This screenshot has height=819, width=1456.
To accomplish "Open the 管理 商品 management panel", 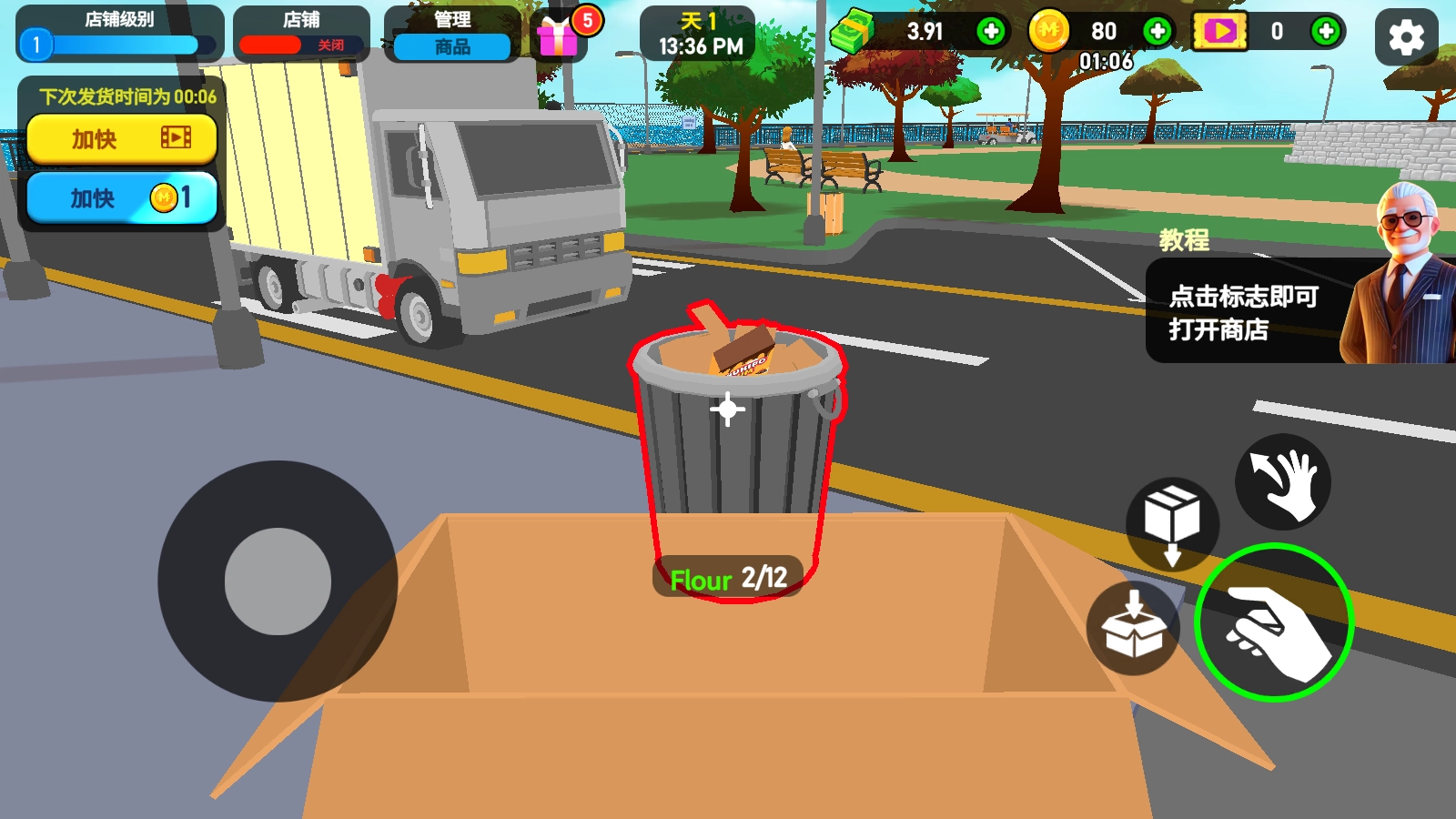I will click(x=452, y=35).
